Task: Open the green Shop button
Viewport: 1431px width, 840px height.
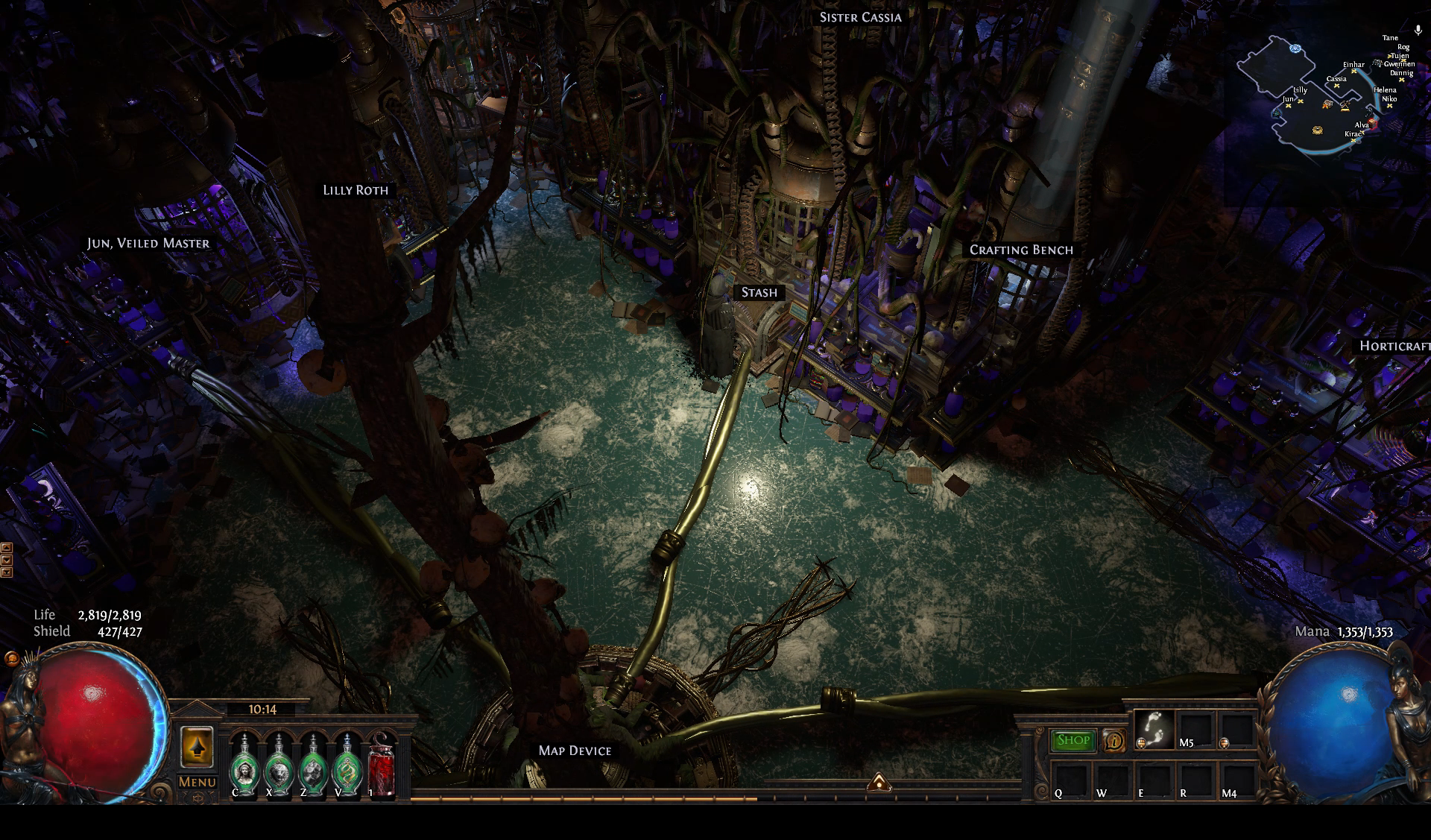Action: pyautogui.click(x=1073, y=740)
